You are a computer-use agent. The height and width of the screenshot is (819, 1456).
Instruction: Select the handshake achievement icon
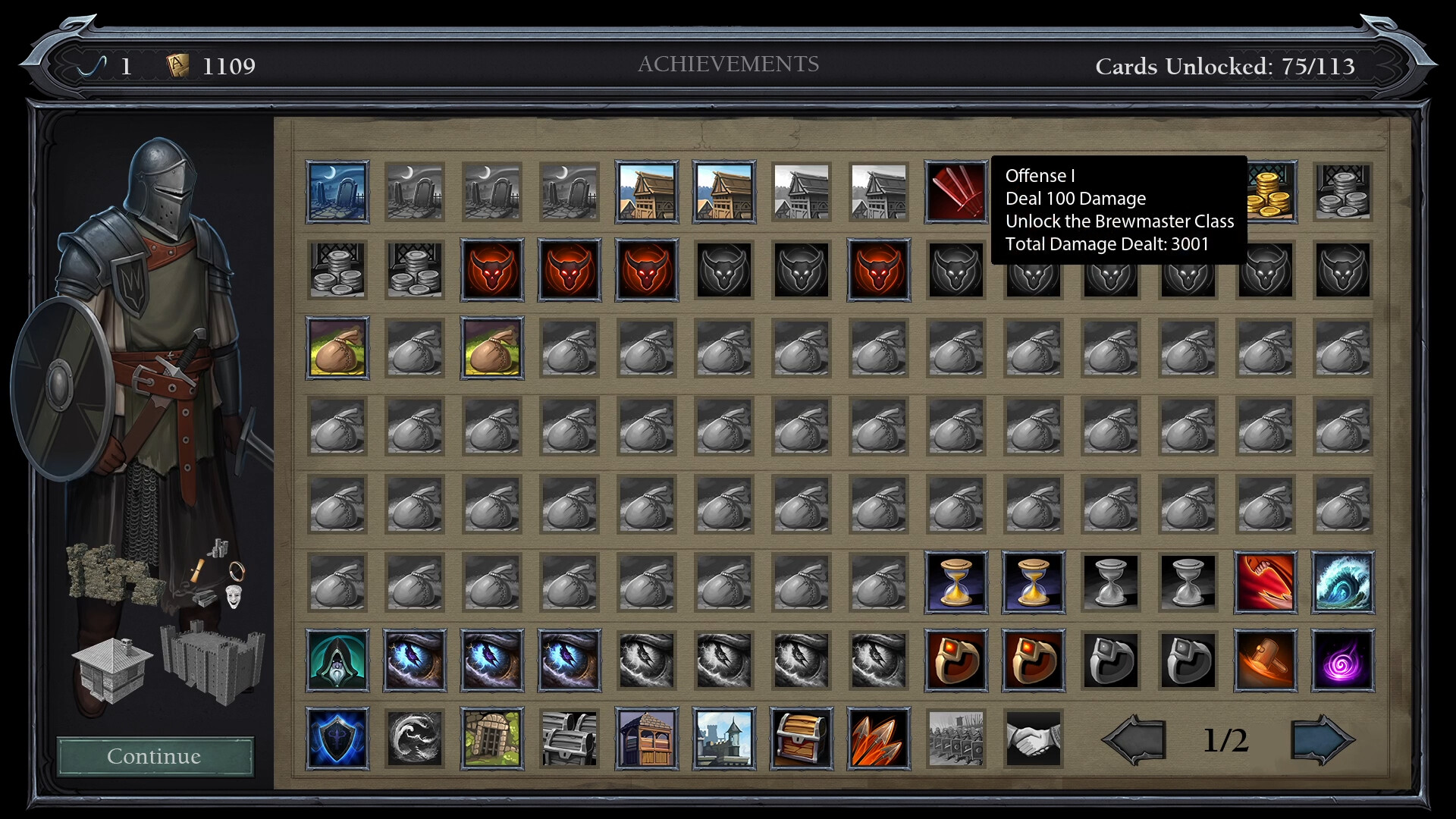(1034, 738)
